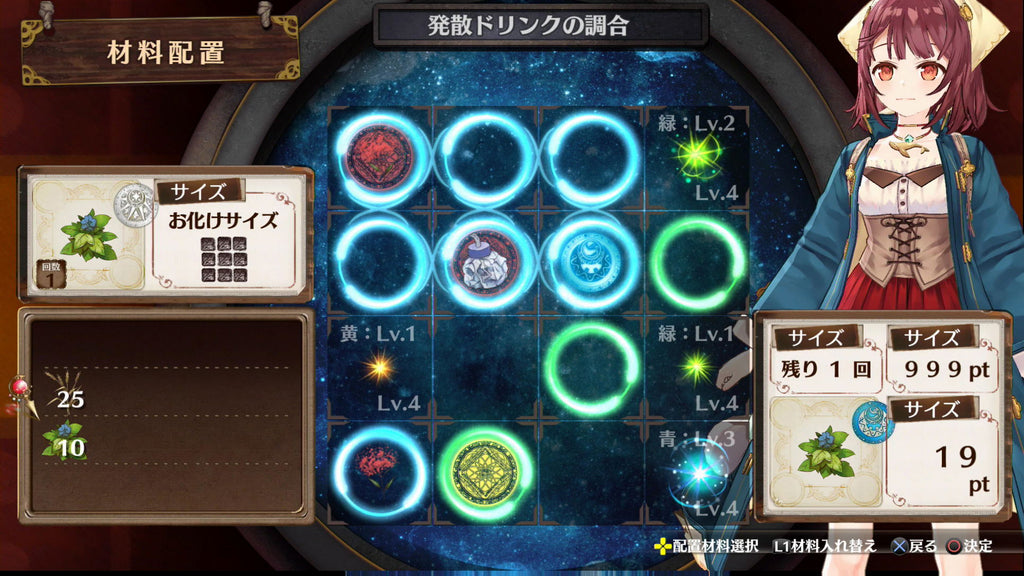This screenshot has height=576, width=1024.
Task: Select the red spider lily tile
Action: point(381,472)
